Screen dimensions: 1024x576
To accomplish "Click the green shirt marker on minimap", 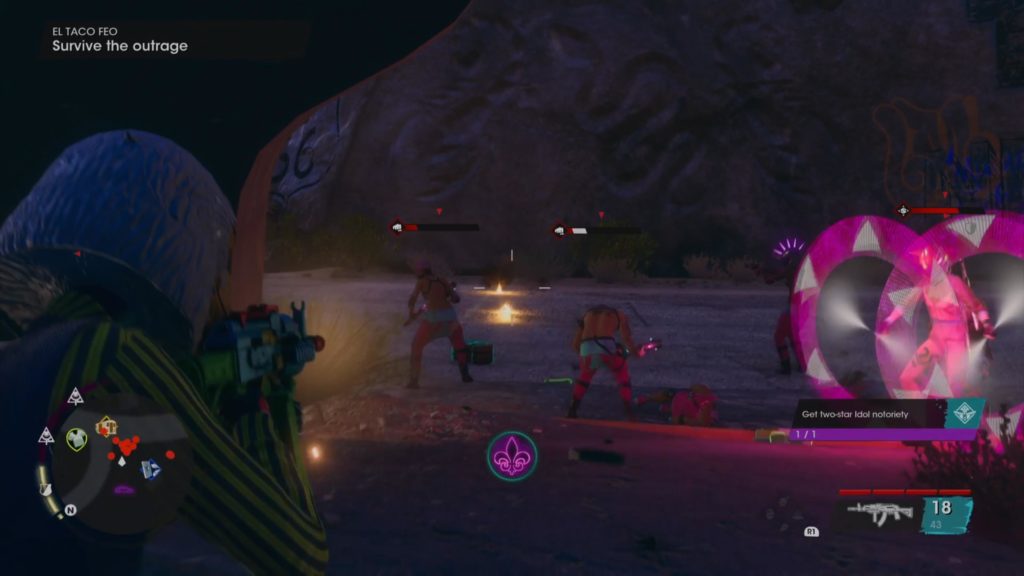I will 77,438.
